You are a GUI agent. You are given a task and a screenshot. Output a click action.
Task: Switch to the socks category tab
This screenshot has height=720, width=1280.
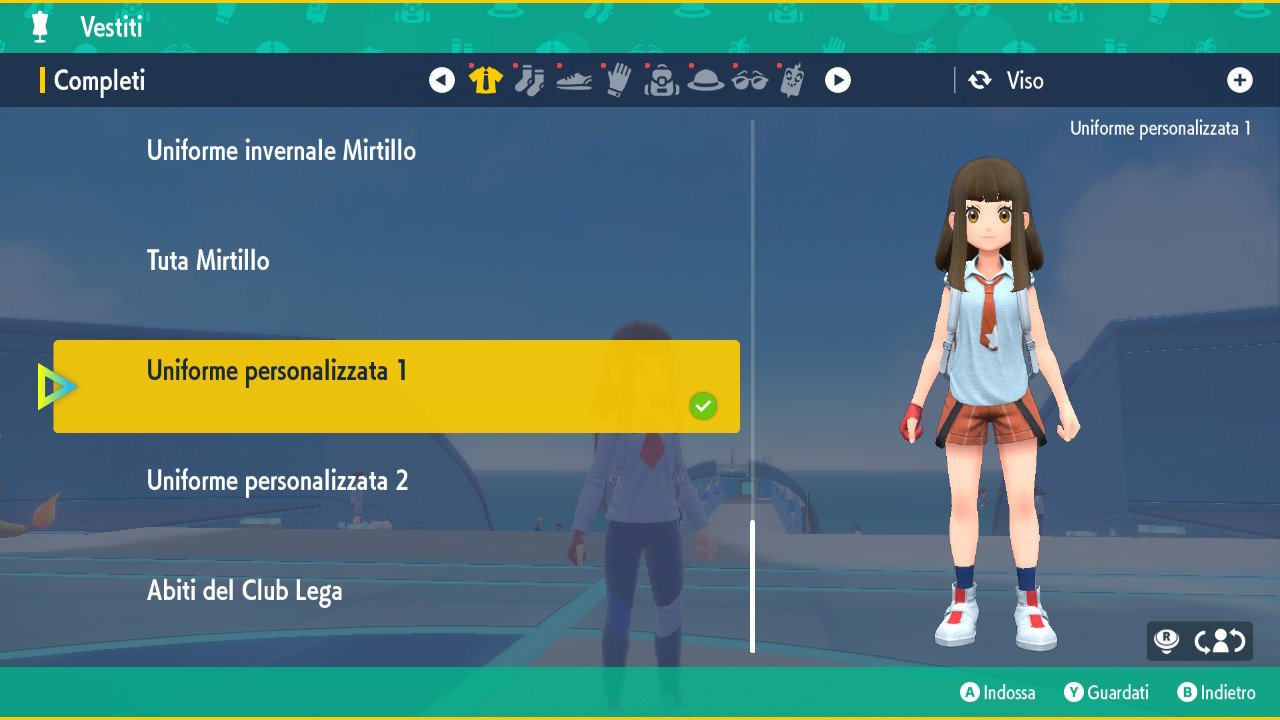529,81
